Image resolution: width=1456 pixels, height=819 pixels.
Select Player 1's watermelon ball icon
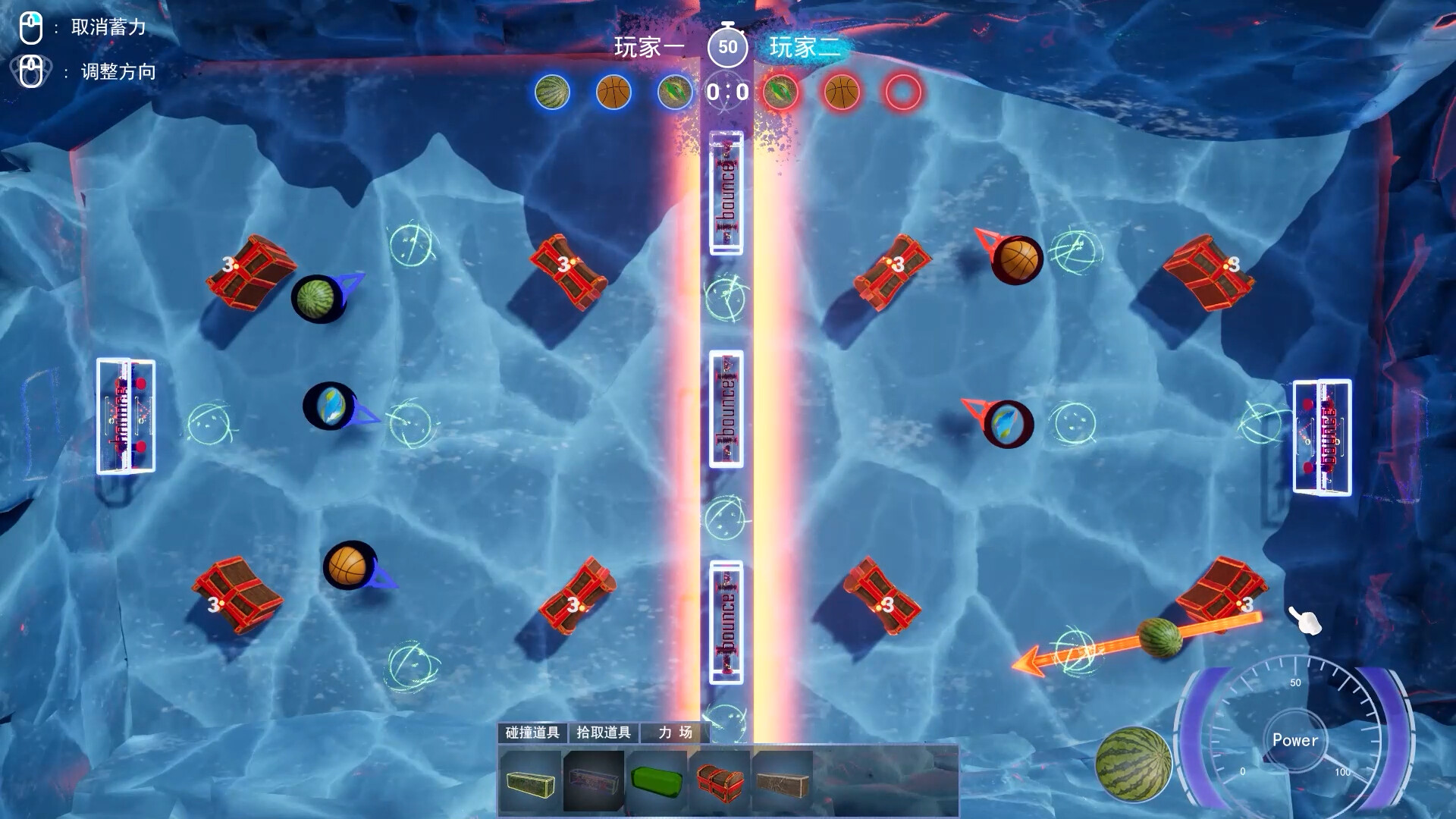[552, 93]
